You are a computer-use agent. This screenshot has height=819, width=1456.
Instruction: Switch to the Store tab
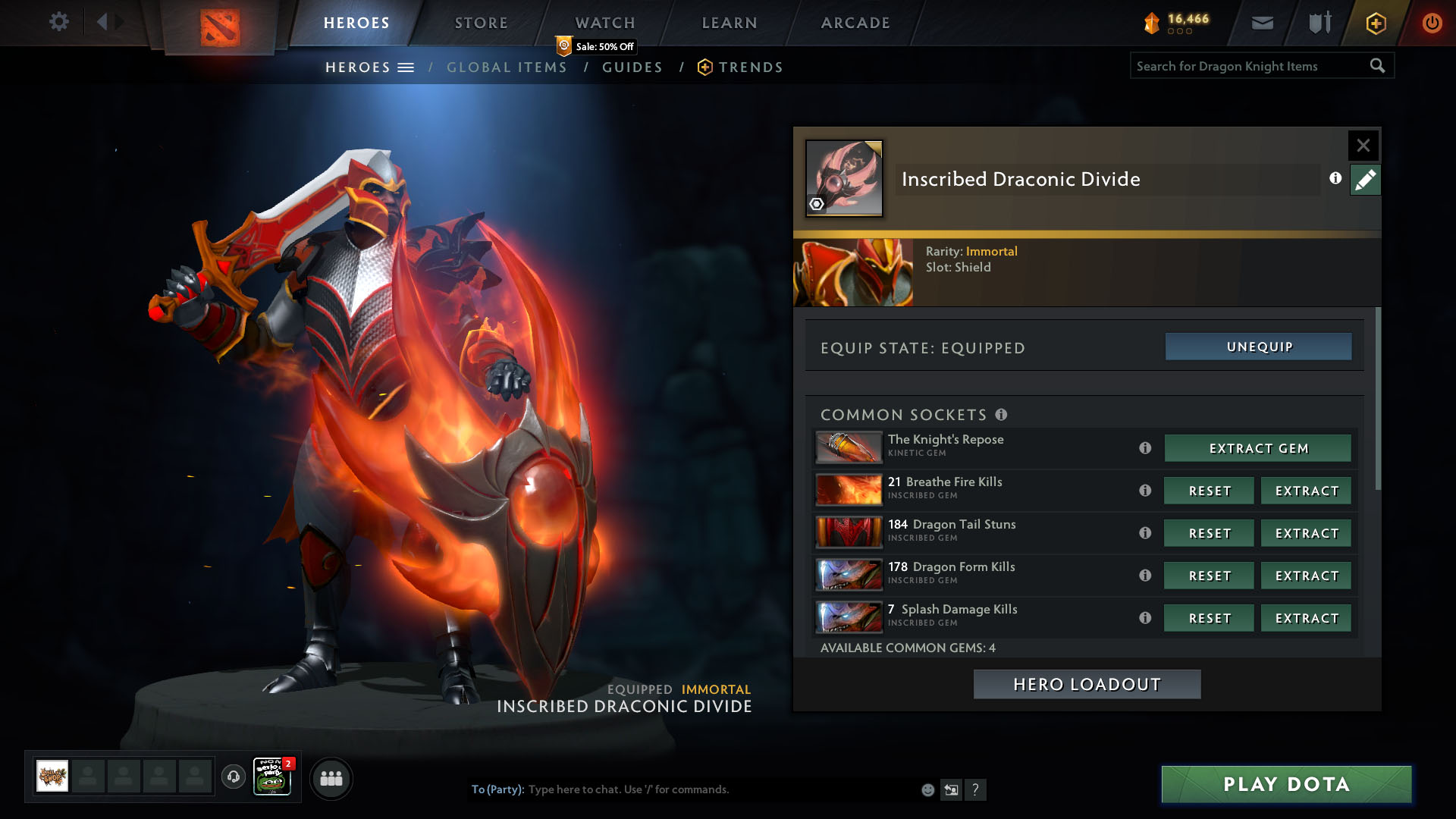coord(481,23)
